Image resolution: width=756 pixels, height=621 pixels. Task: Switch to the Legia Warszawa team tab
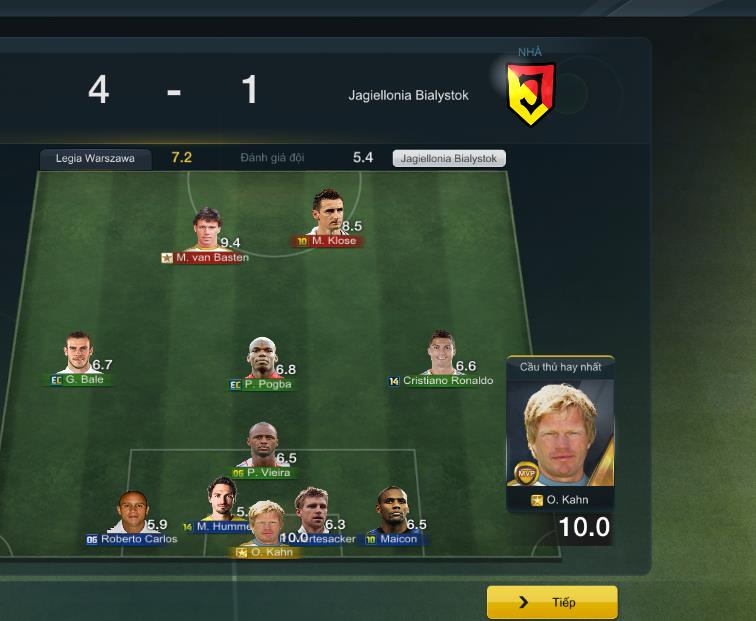[95, 158]
